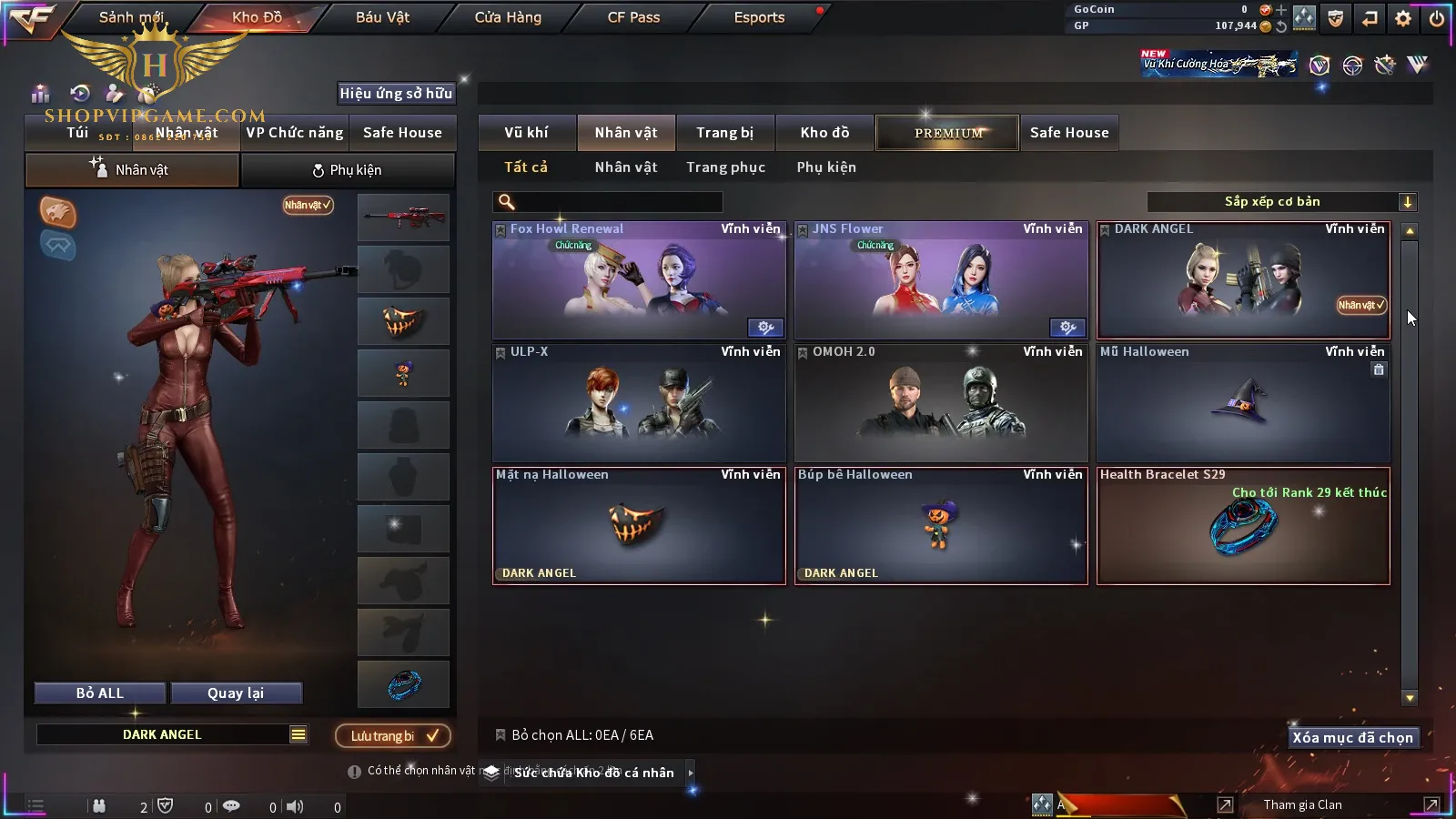Switch to the Trang bị tab
This screenshot has width=1456, height=819.
724,133
